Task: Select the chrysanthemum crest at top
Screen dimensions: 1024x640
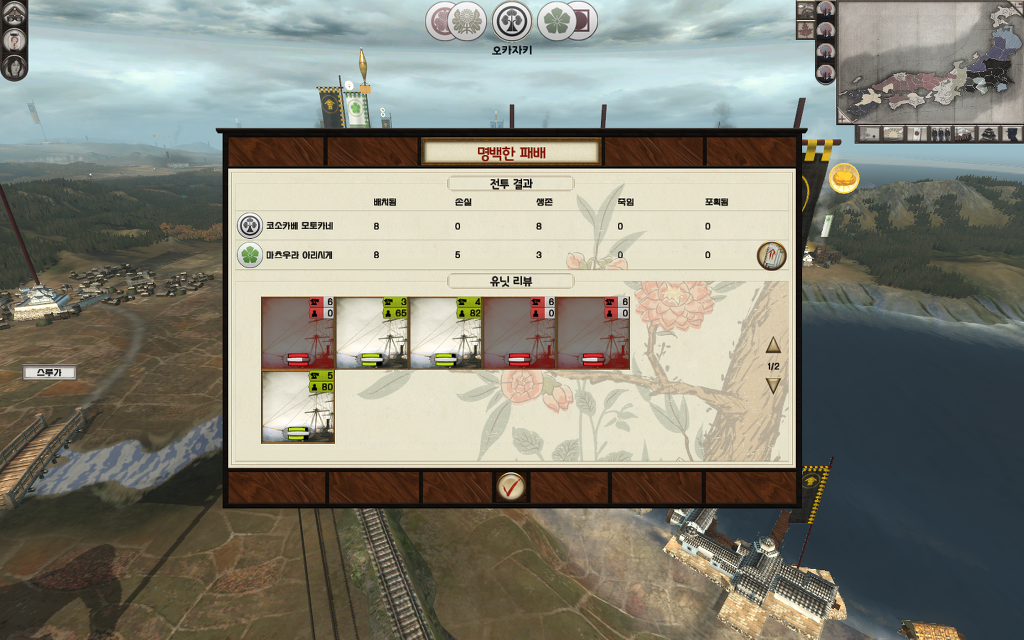Action: pyautogui.click(x=465, y=21)
